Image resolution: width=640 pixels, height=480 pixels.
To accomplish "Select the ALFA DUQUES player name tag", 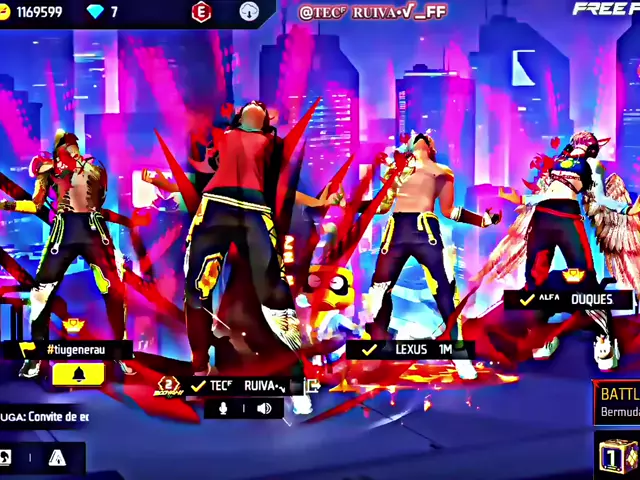I will click(x=568, y=299).
